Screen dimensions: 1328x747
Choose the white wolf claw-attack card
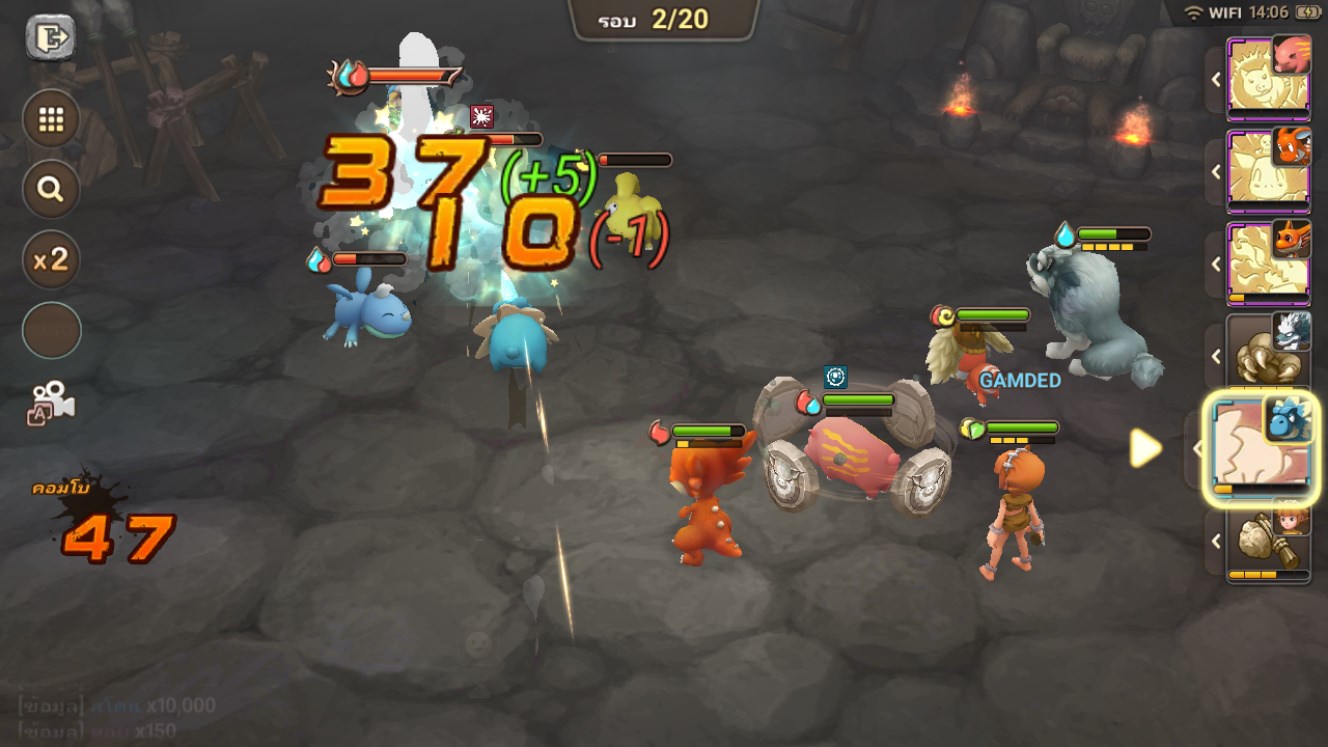pyautogui.click(x=1267, y=352)
